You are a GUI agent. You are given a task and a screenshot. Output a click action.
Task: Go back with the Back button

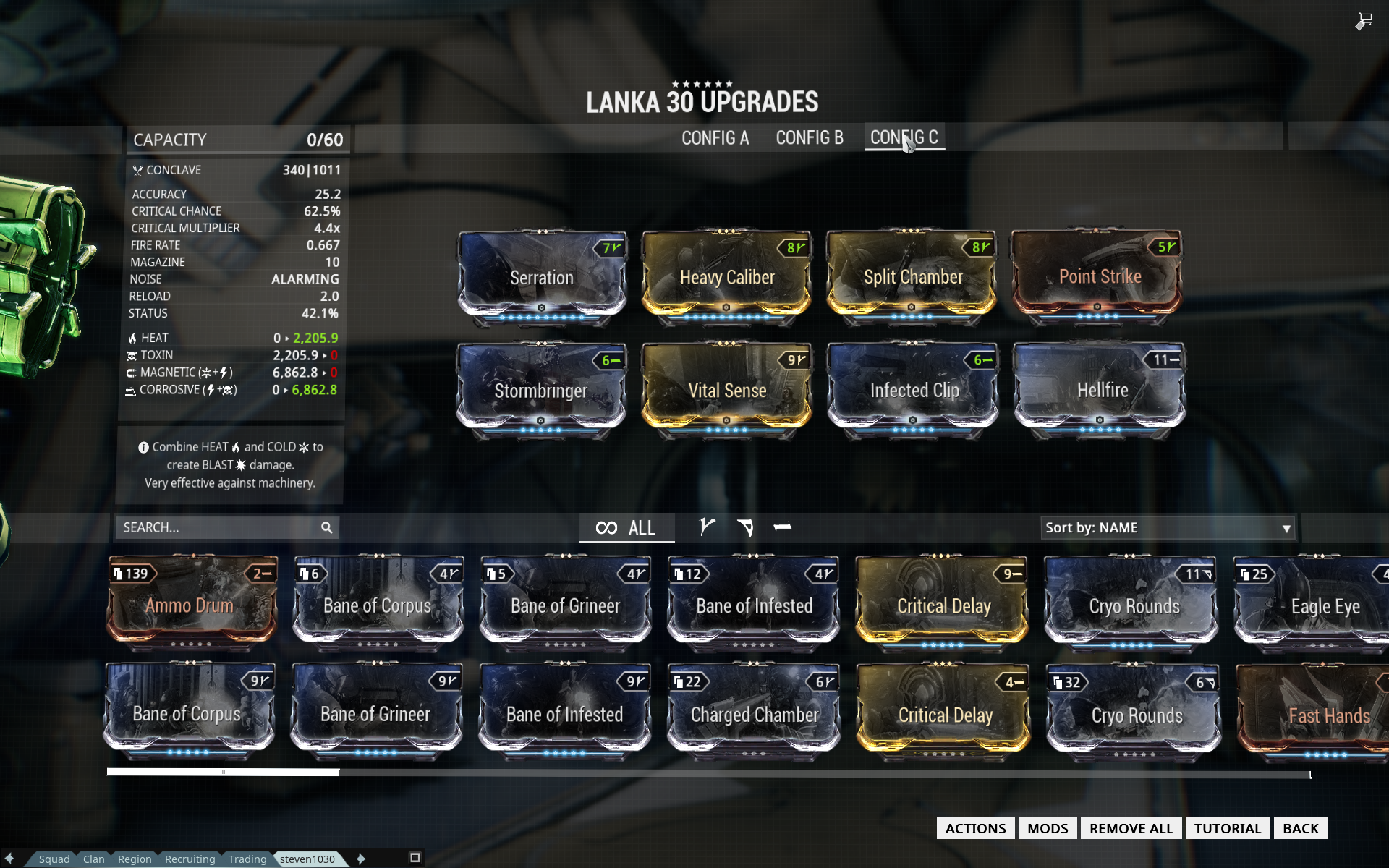point(1300,828)
